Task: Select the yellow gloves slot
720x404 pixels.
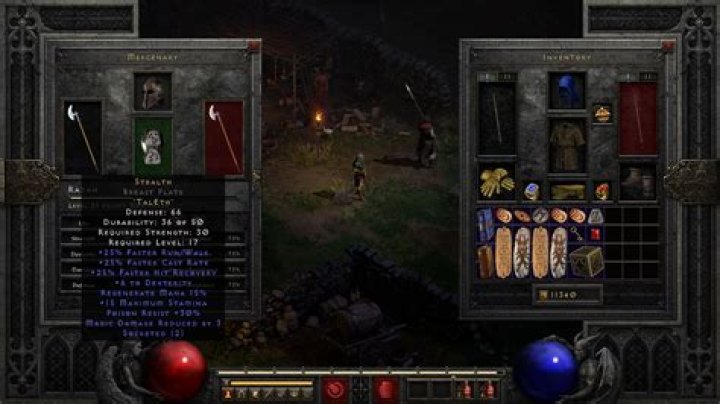Action: 496,183
